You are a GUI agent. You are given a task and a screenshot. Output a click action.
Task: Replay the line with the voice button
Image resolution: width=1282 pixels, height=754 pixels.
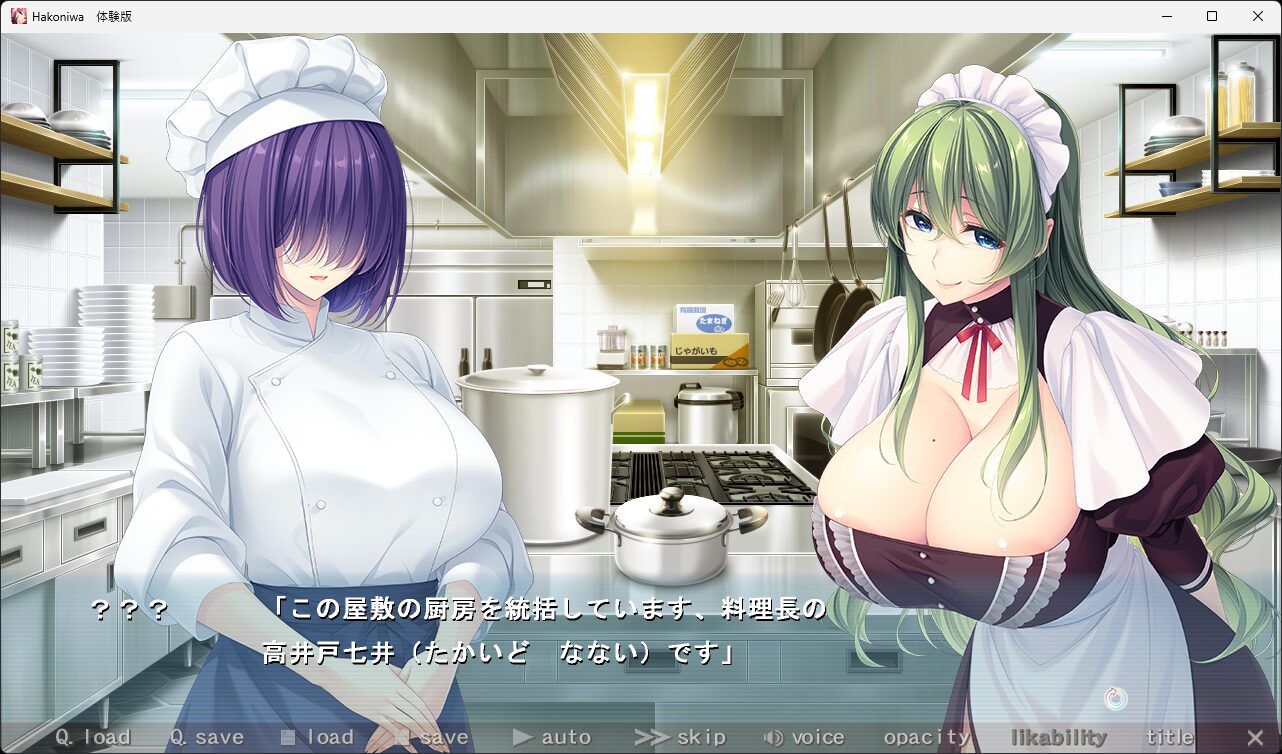coord(804,738)
